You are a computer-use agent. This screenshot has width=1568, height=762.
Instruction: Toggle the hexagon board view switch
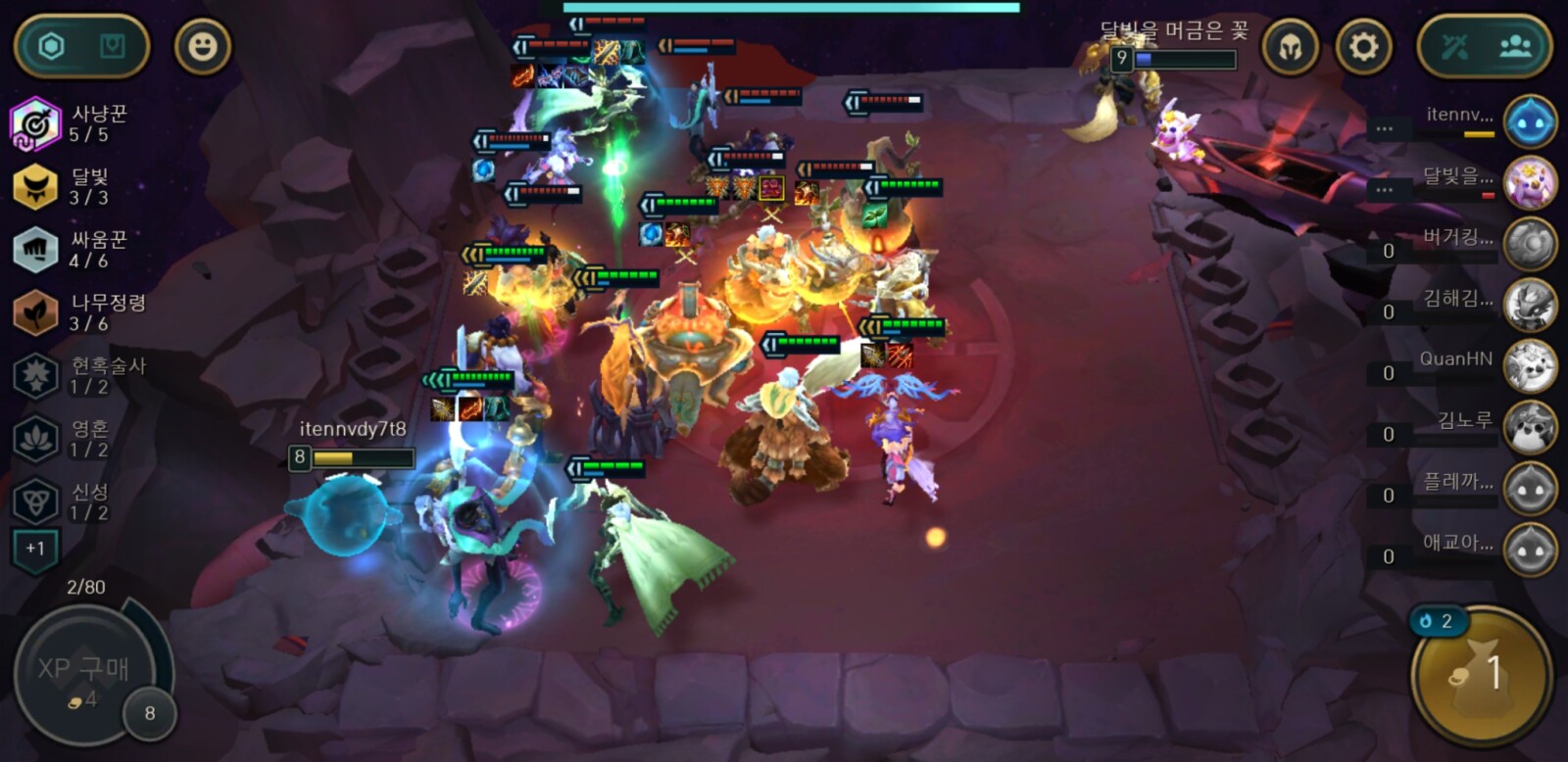tap(81, 46)
